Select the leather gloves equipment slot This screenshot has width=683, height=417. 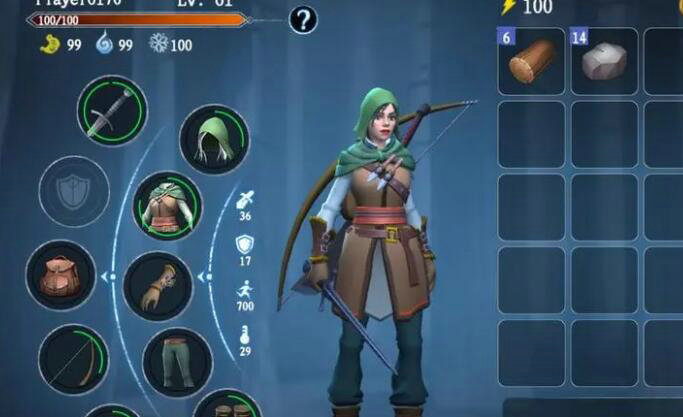(157, 286)
